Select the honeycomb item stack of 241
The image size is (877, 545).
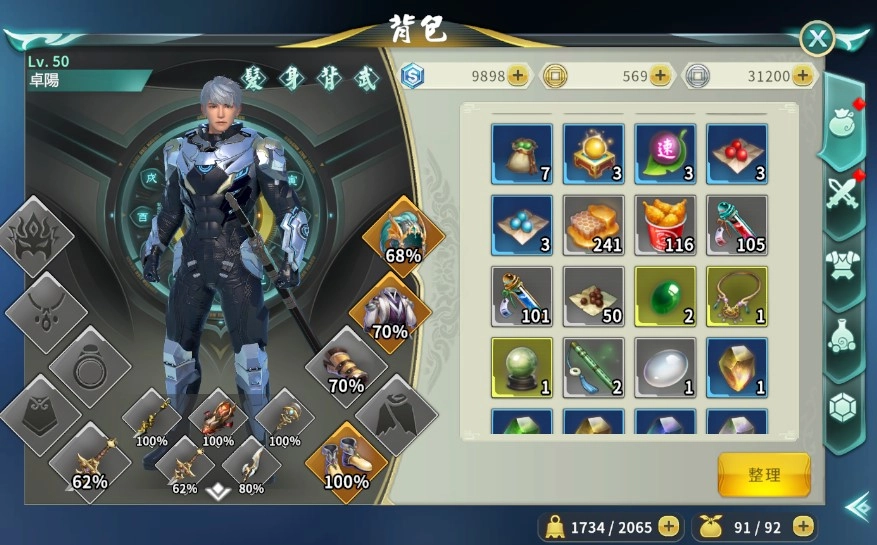point(594,225)
